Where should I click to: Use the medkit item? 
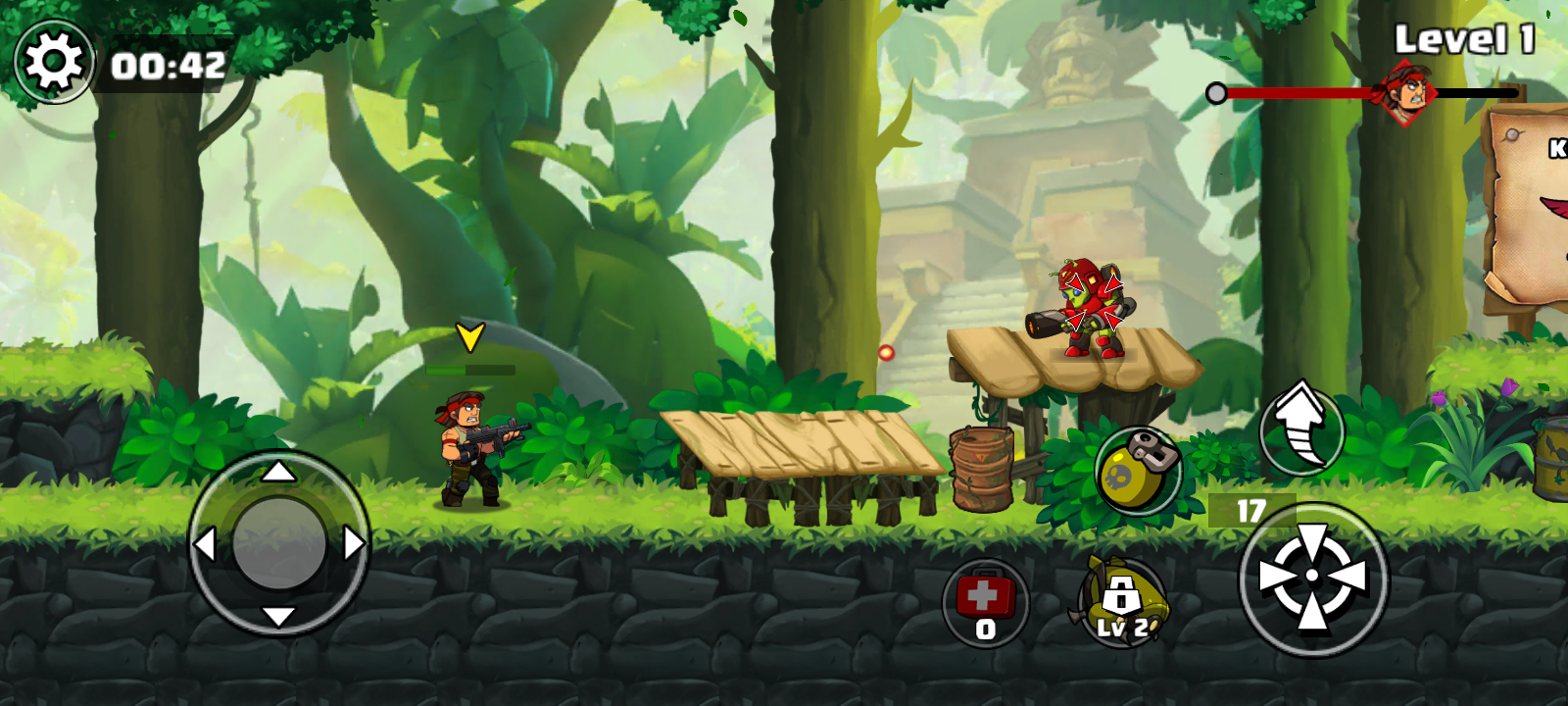[985, 602]
